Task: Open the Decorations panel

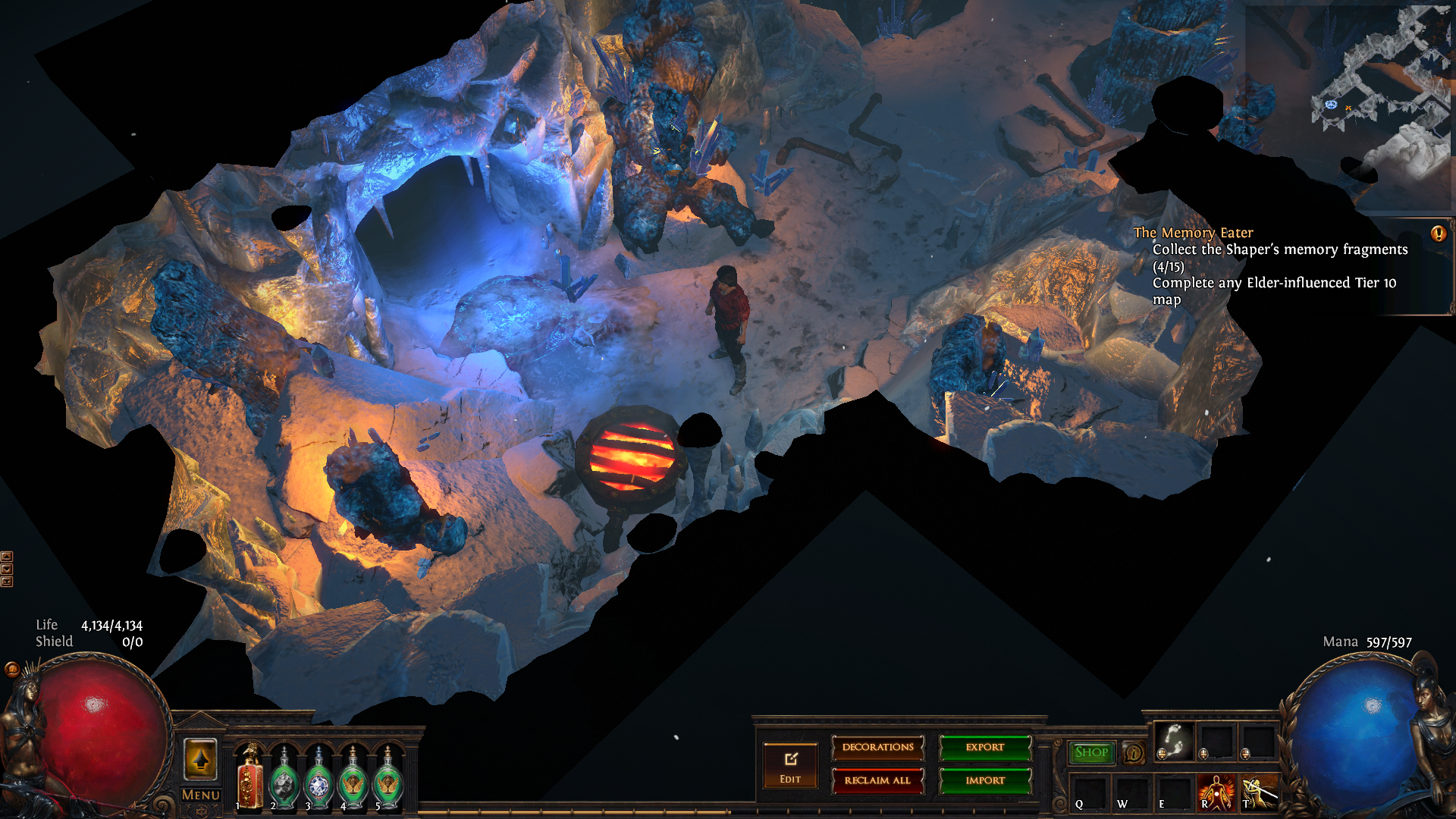Action: [877, 748]
